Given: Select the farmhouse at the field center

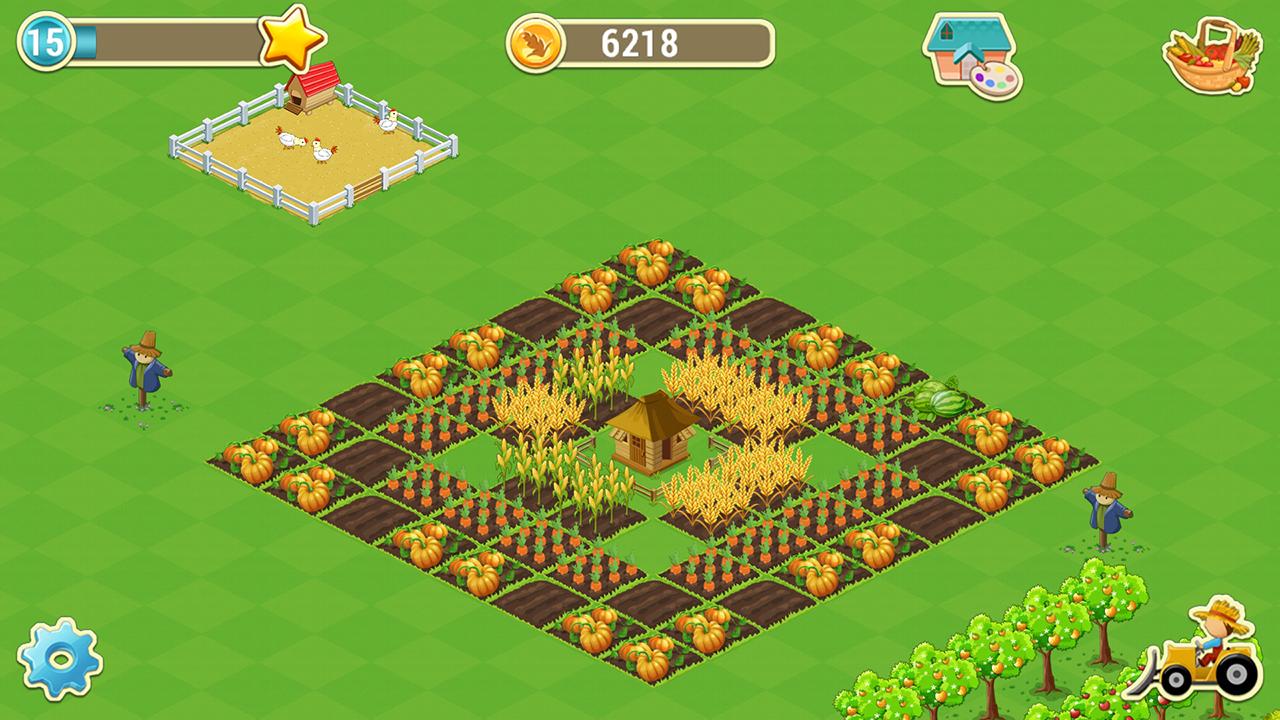Looking at the screenshot, I should [x=648, y=440].
